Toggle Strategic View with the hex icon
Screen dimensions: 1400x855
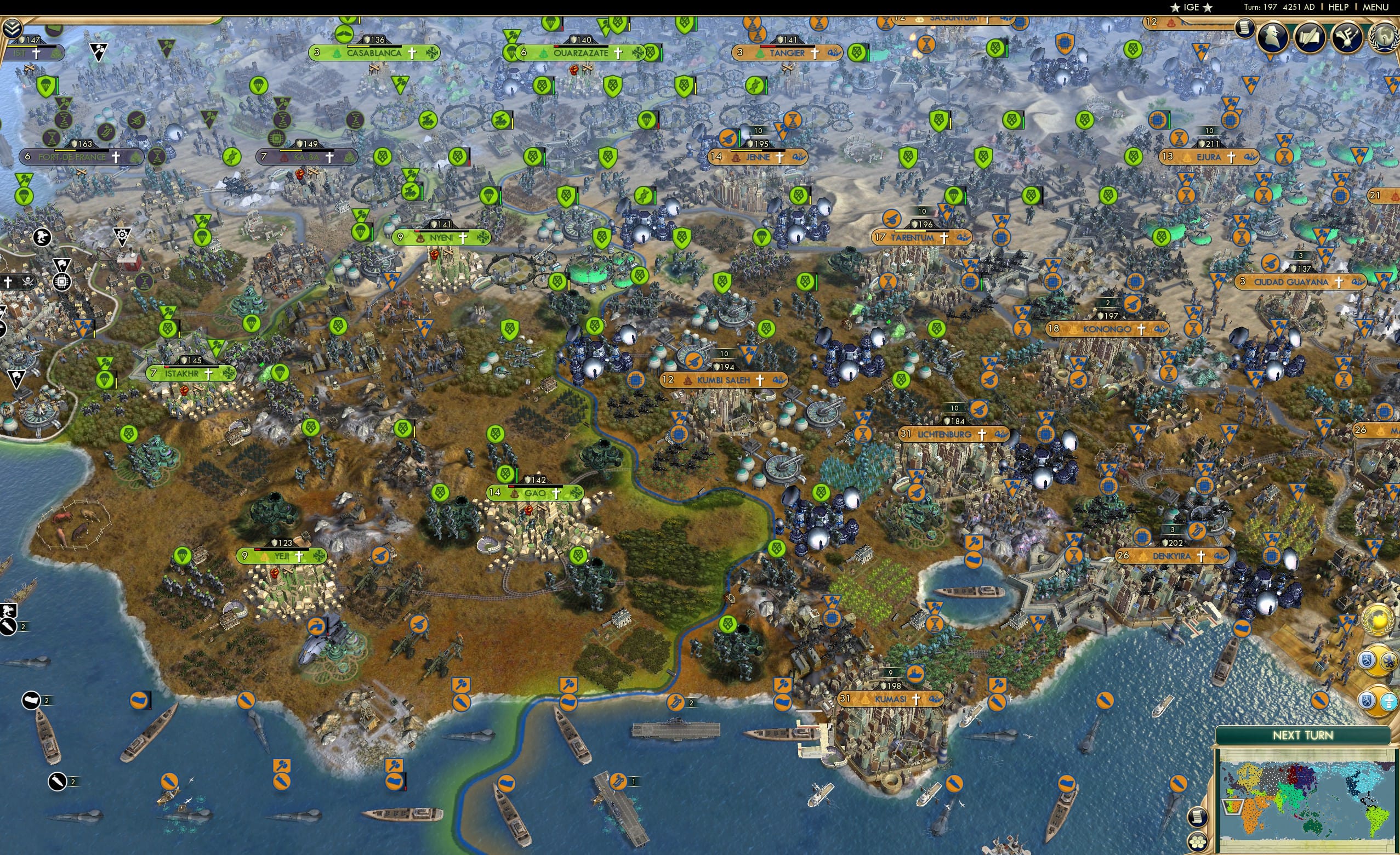(x=1198, y=840)
